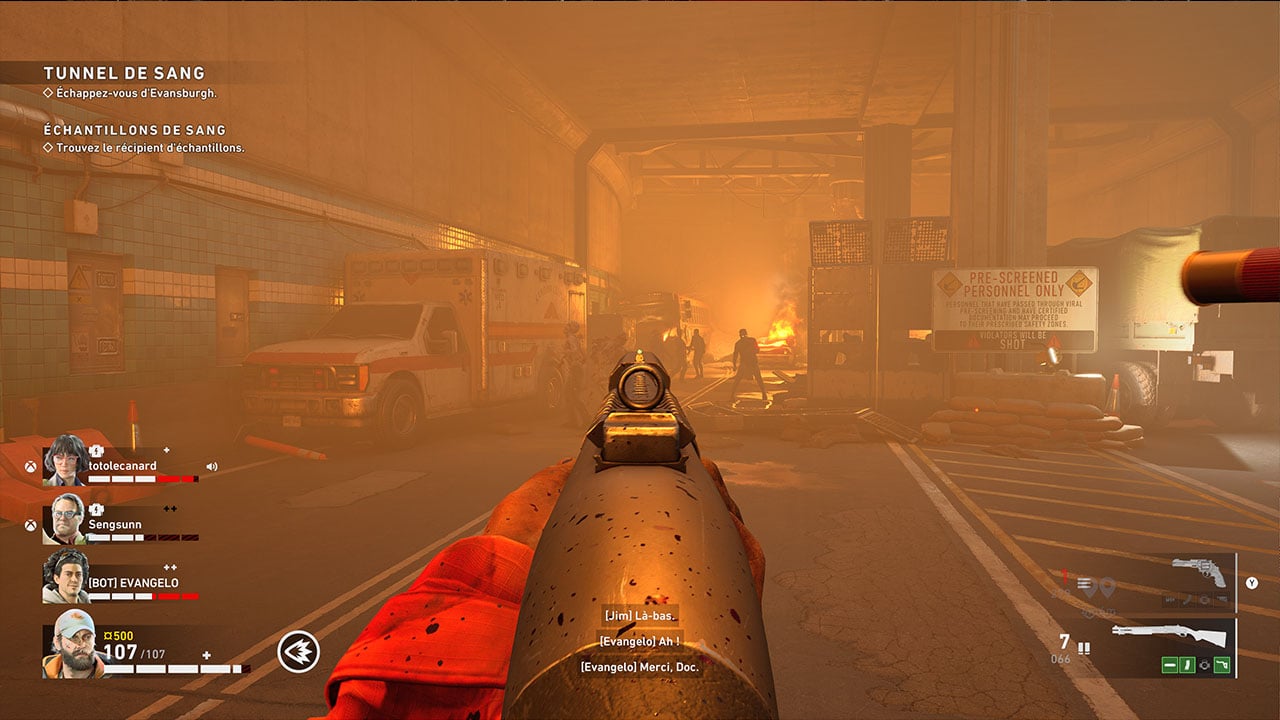Click totolecanard's character portrait

point(64,464)
